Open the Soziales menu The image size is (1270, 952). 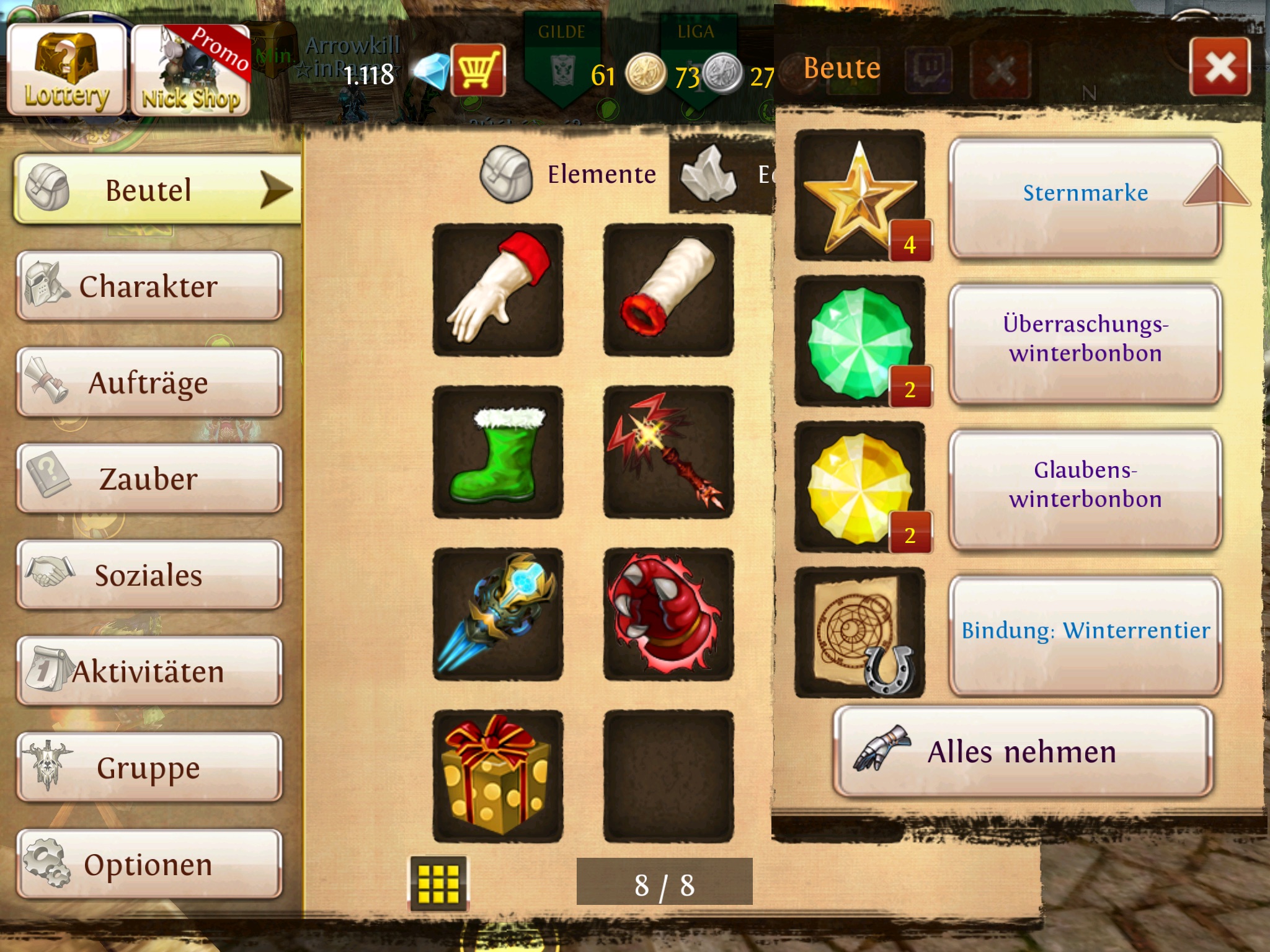149,575
